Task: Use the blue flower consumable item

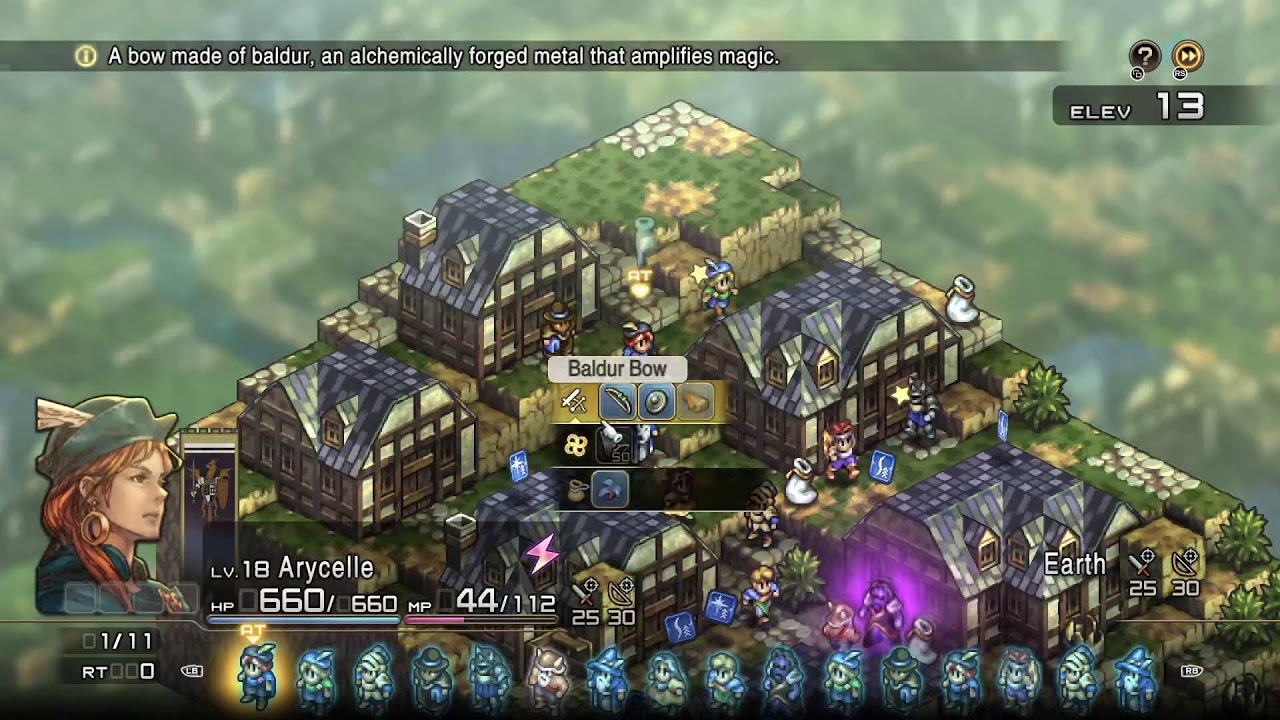Action: pyautogui.click(x=610, y=489)
